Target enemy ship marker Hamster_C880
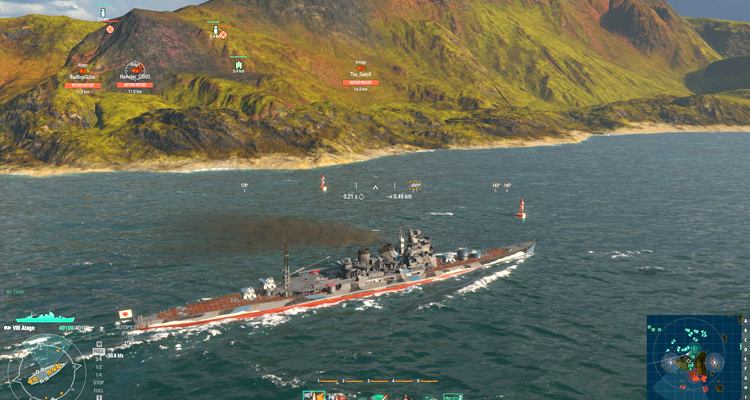750x400 pixels. [x=134, y=70]
